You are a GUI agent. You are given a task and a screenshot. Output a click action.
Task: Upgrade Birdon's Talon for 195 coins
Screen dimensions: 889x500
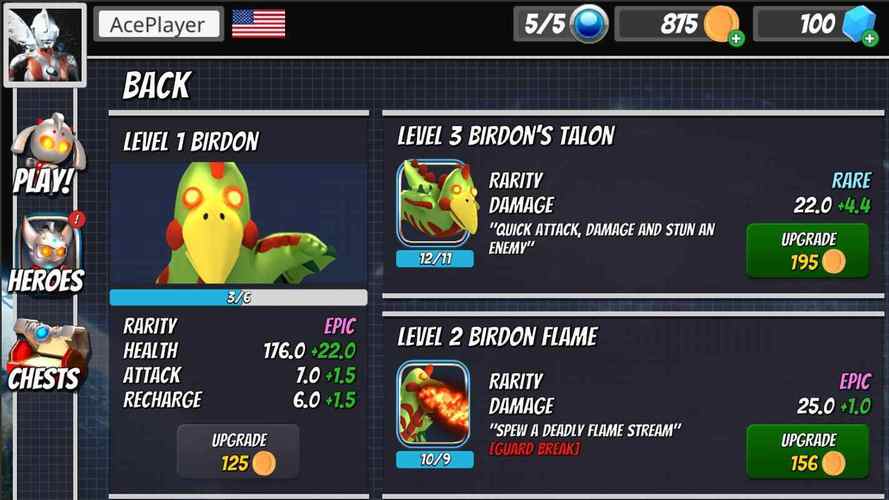pyautogui.click(x=807, y=251)
